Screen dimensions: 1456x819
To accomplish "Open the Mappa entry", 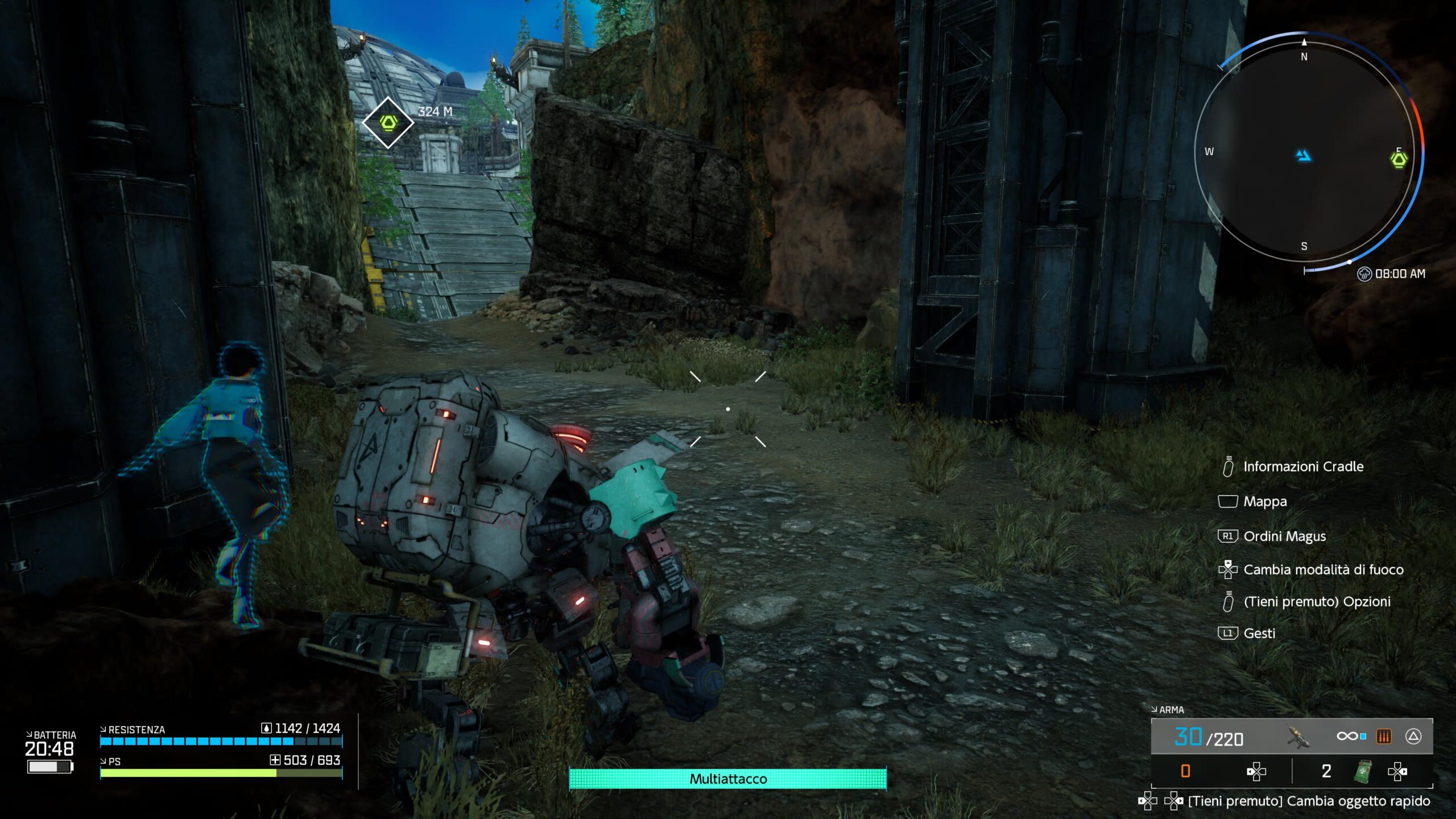I will (1264, 502).
